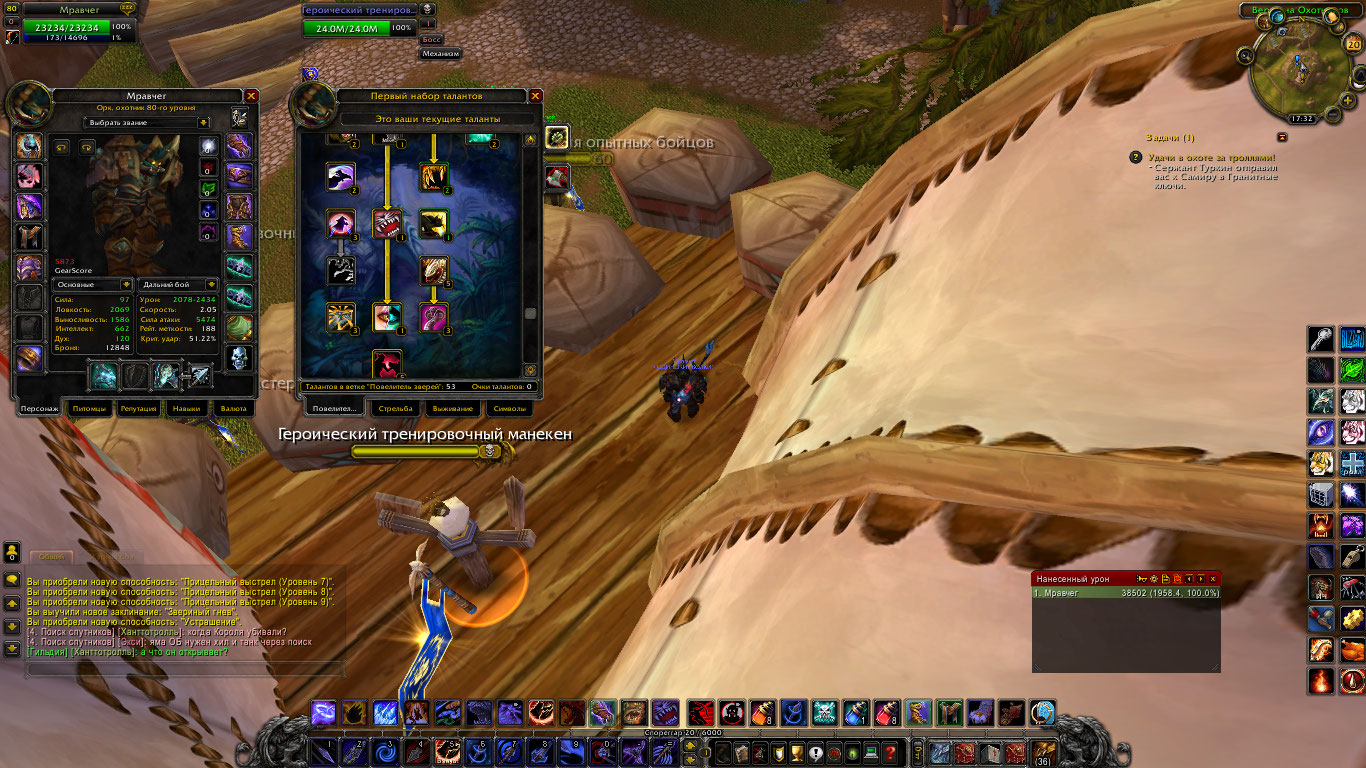Switch to the Символы glyphs tab

point(507,408)
